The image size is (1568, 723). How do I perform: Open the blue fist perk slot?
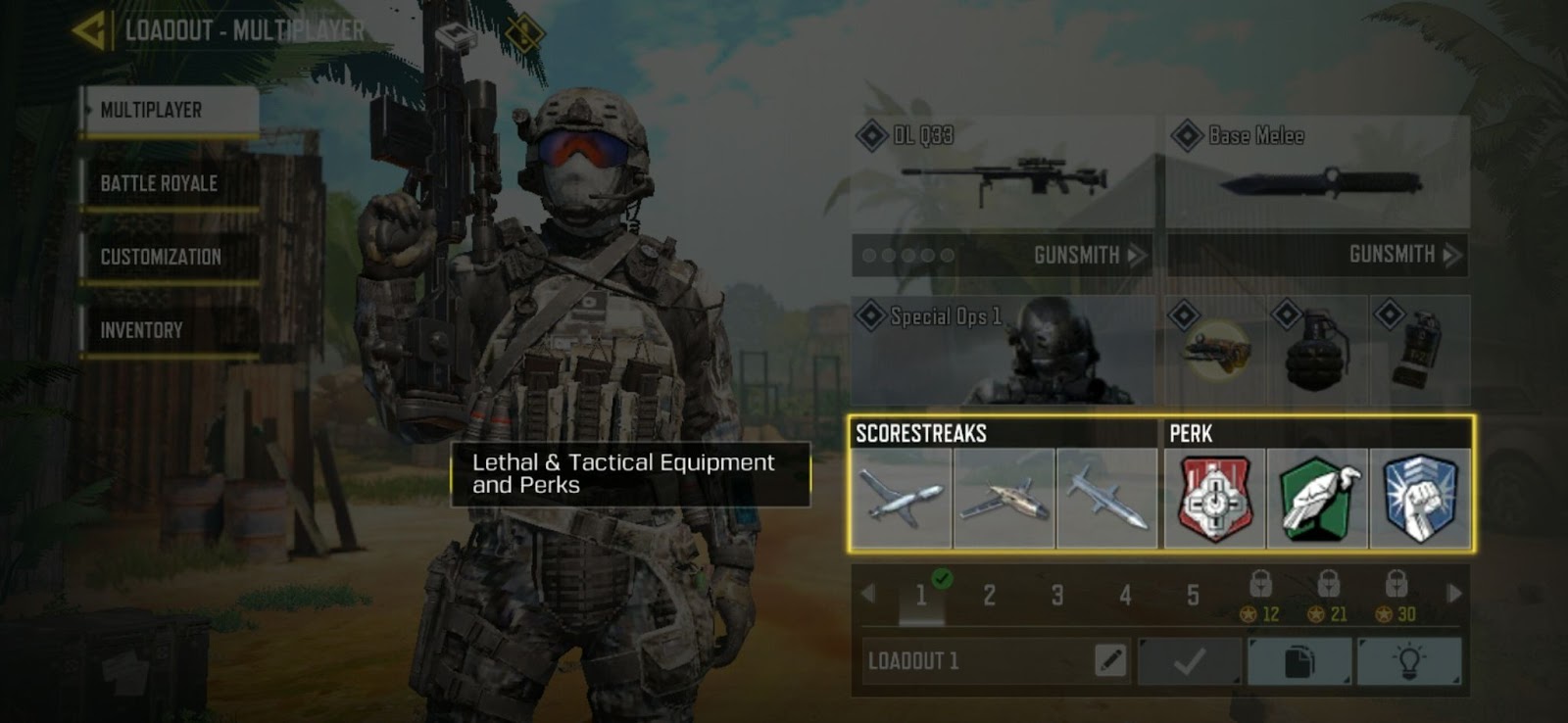[1420, 499]
